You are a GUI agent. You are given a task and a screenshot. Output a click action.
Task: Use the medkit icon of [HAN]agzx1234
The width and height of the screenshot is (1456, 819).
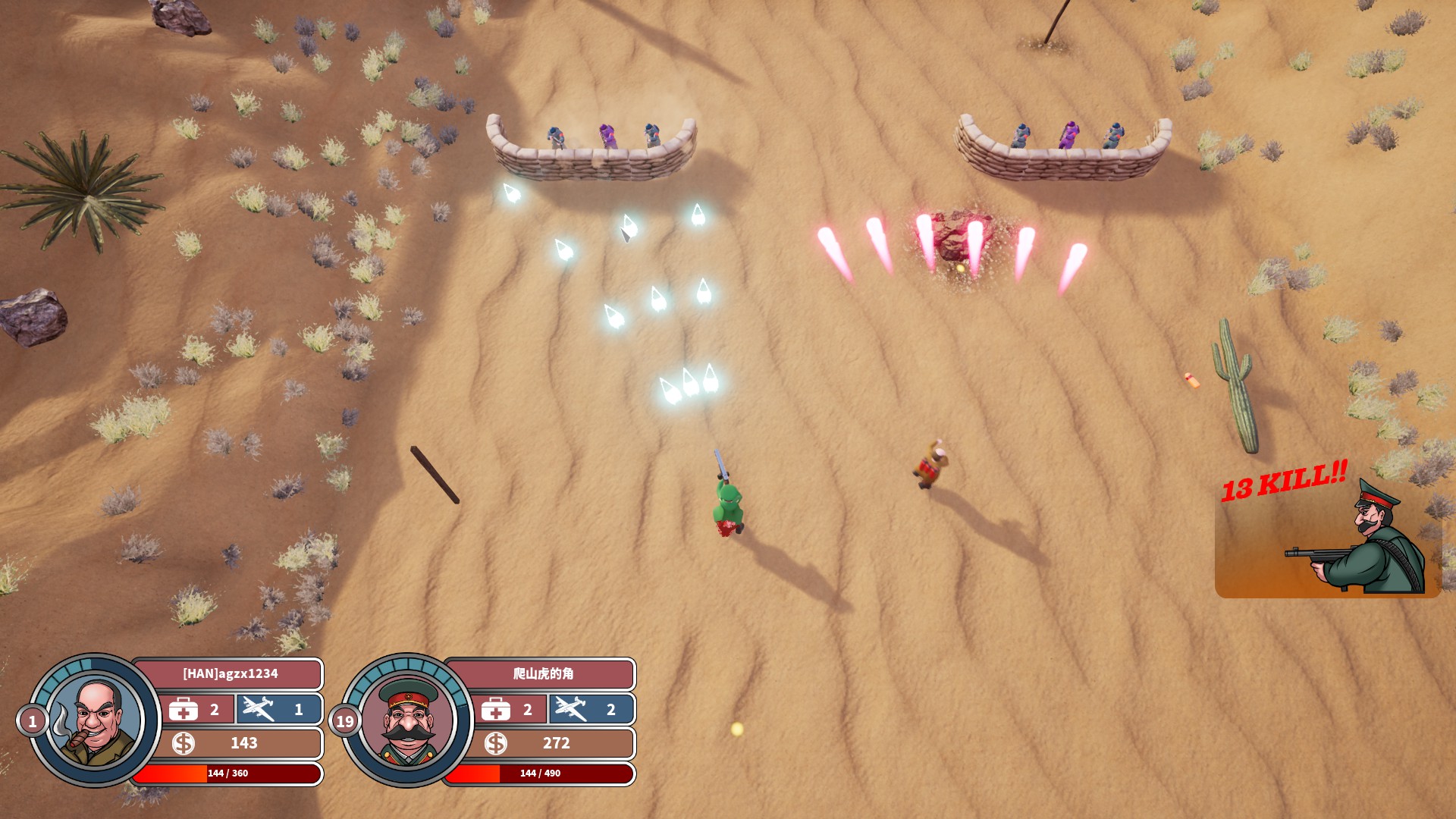(184, 710)
